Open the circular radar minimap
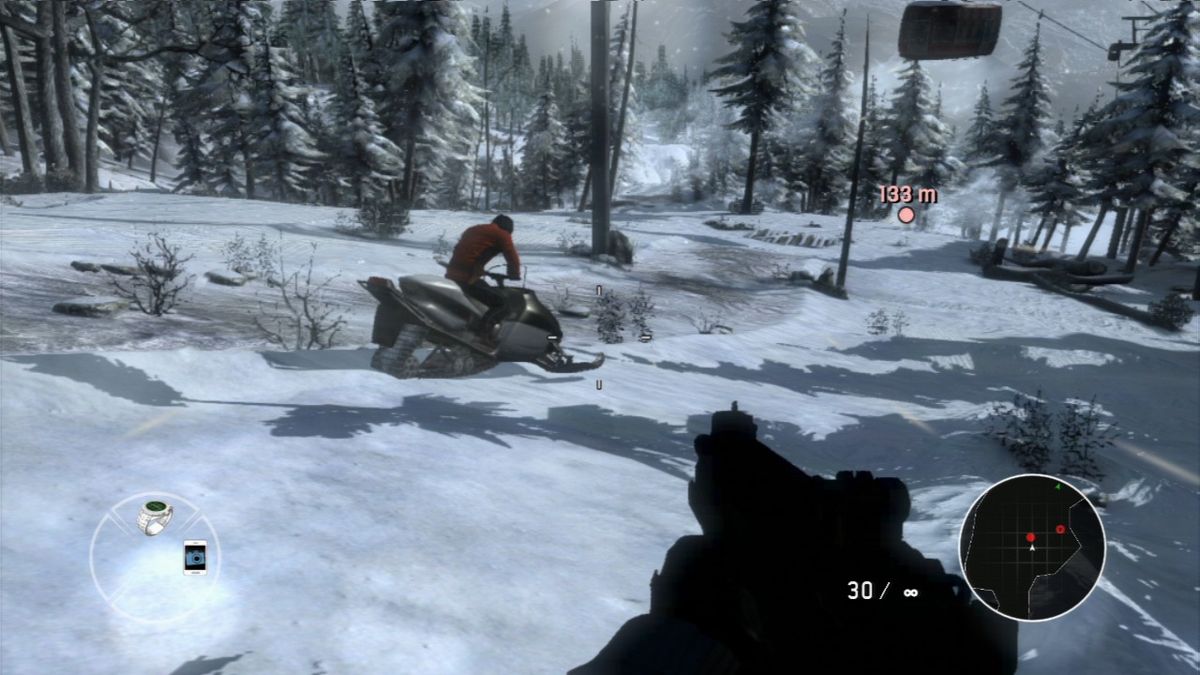 (1031, 546)
